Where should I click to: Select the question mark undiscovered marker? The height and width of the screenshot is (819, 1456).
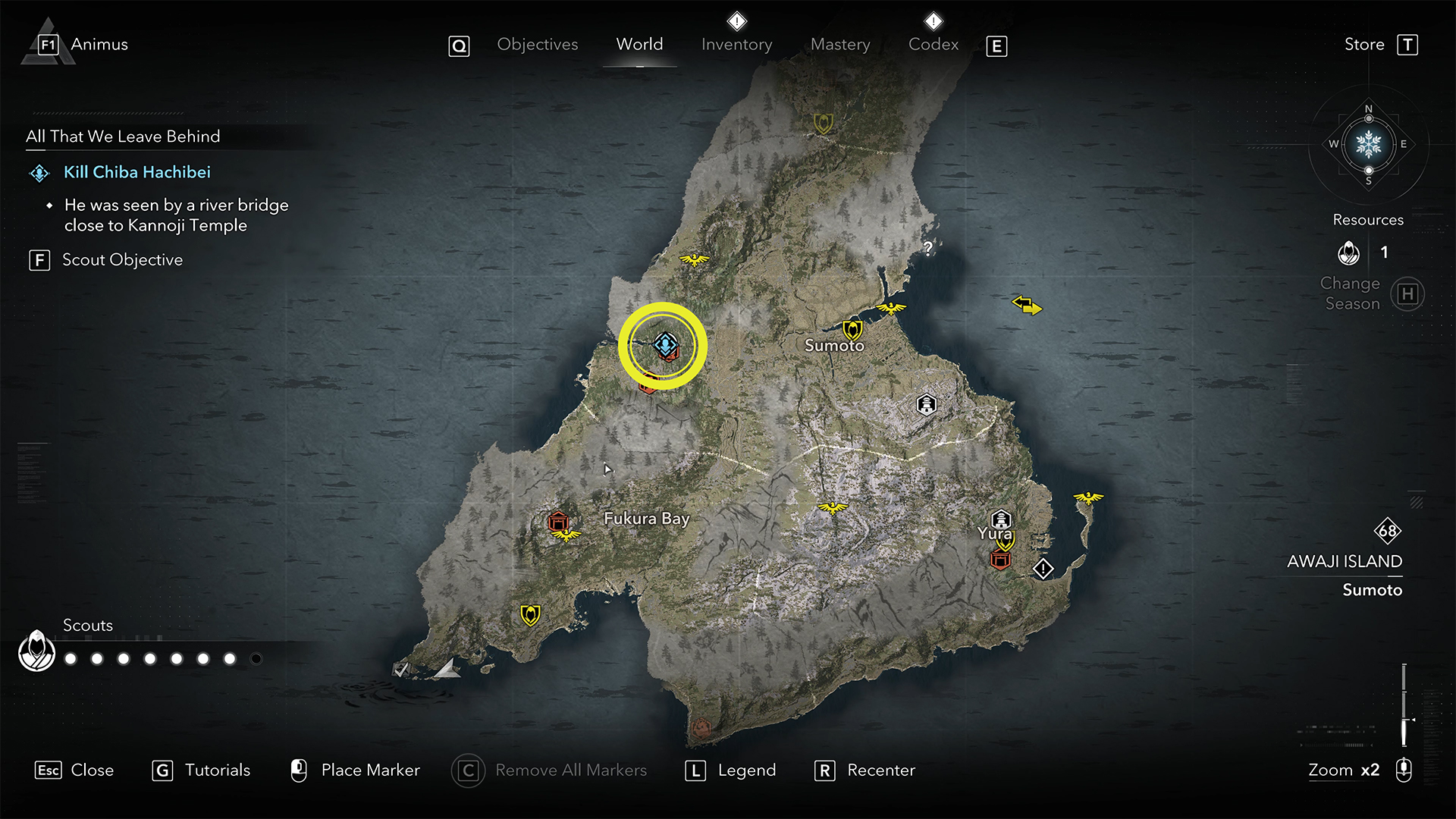pyautogui.click(x=927, y=248)
